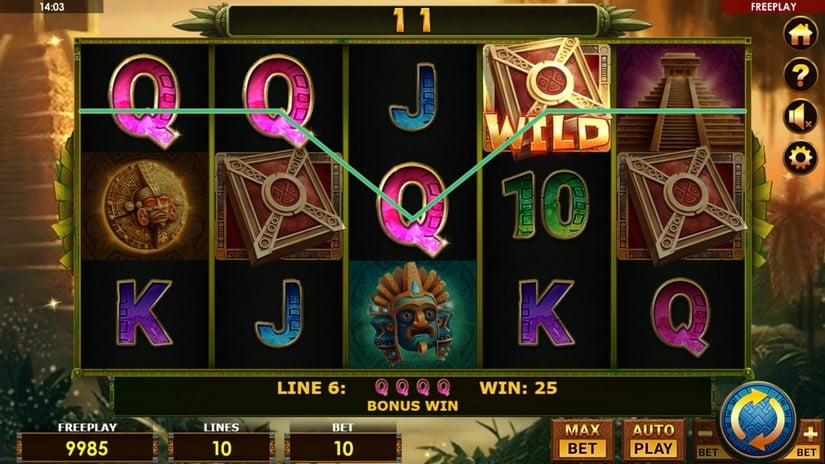This screenshot has width=825, height=464.
Task: Click the Bet amount box
Action: pos(342,447)
